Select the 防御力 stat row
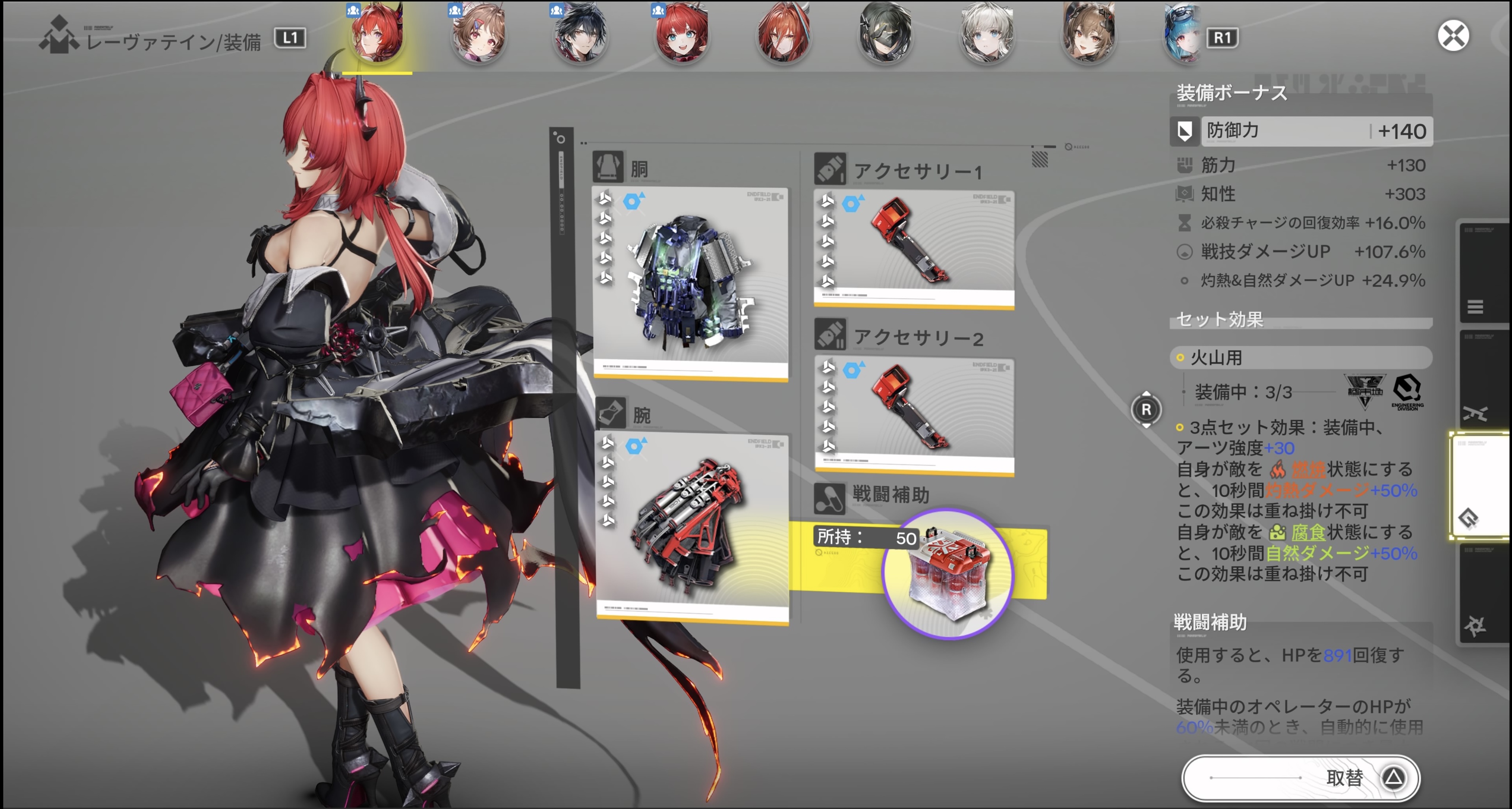Image resolution: width=1512 pixels, height=809 pixels. (x=1300, y=131)
